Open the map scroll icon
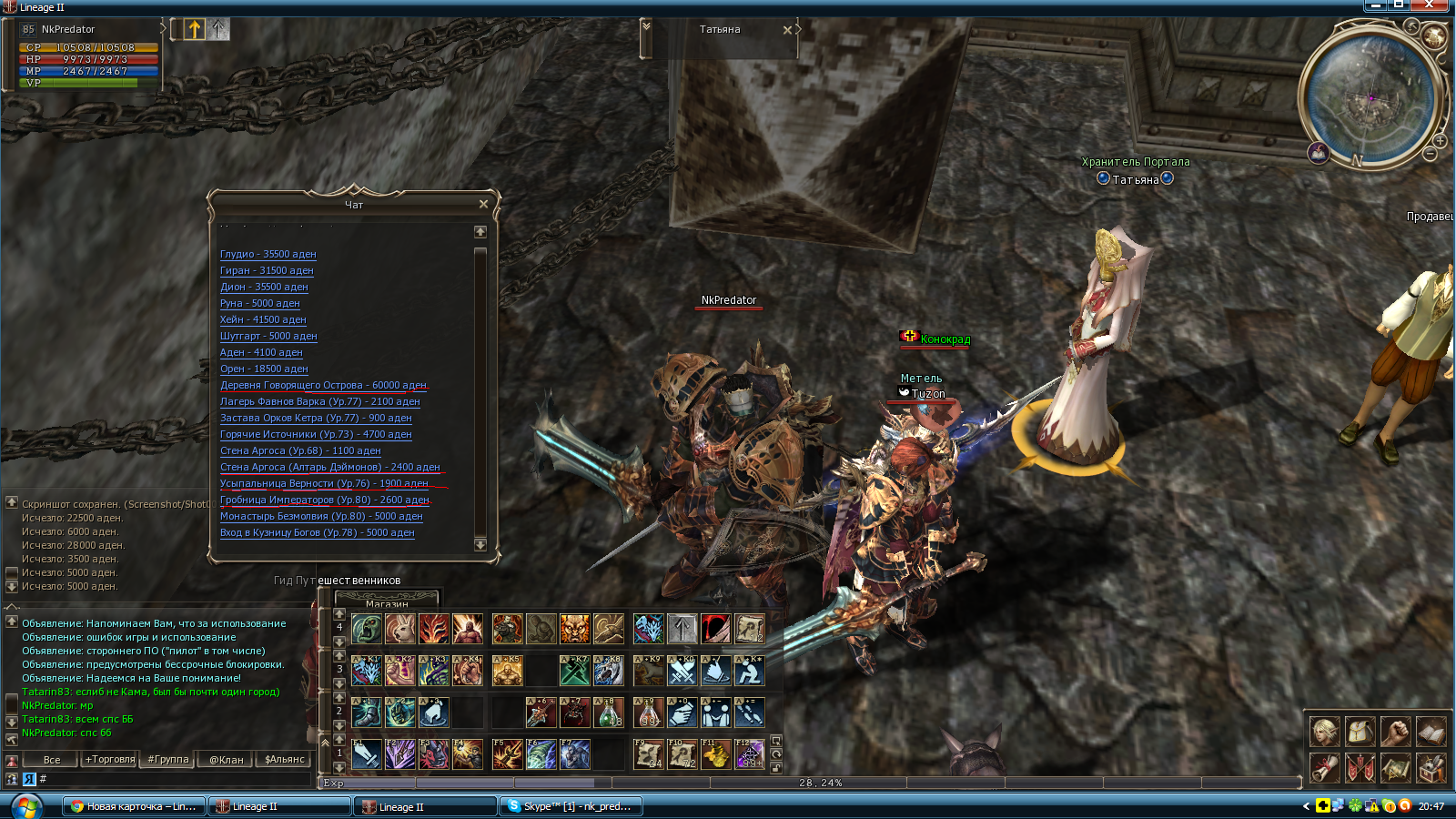The width and height of the screenshot is (1456, 819). (x=1395, y=769)
